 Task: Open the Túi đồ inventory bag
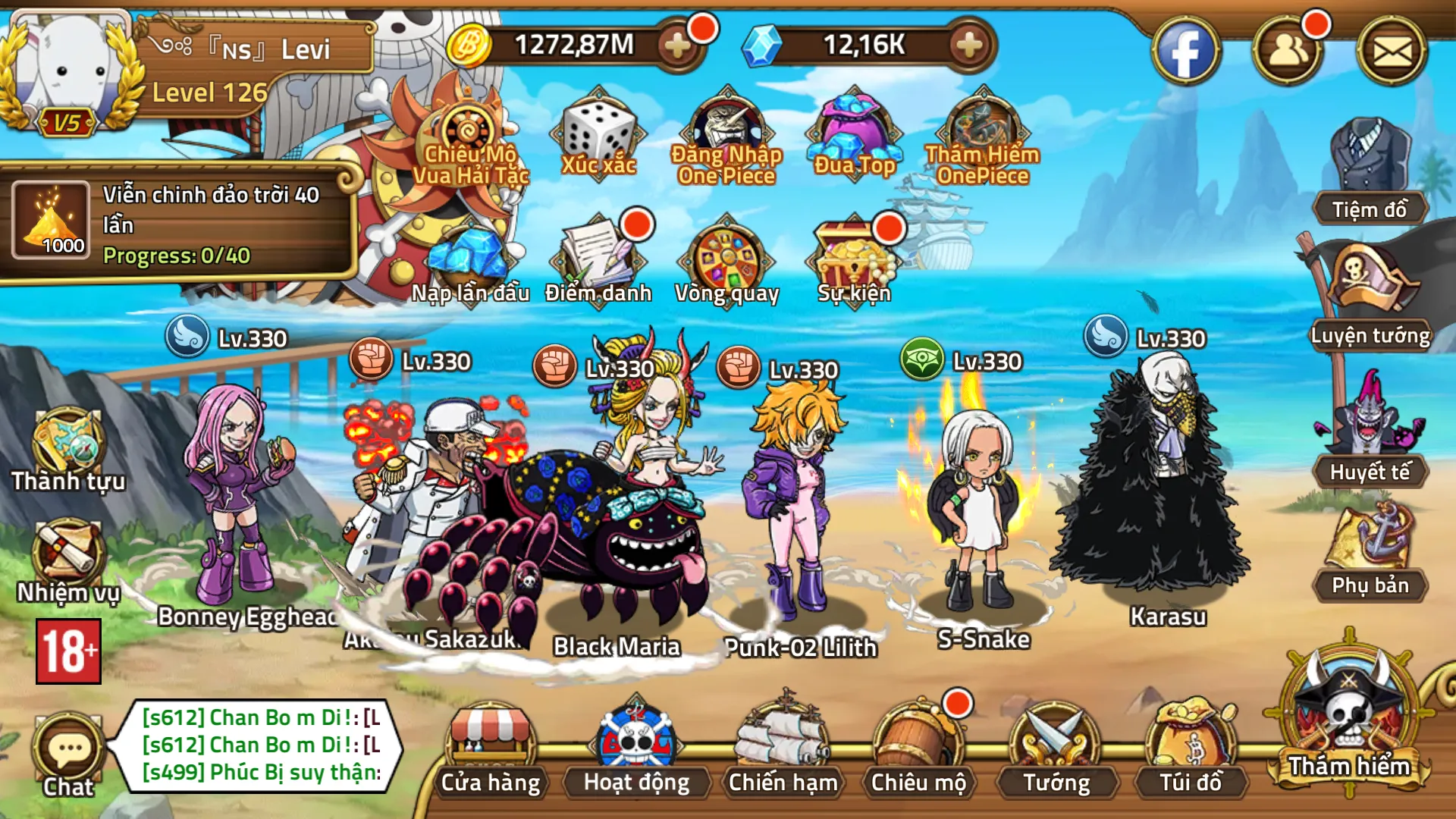click(1191, 751)
